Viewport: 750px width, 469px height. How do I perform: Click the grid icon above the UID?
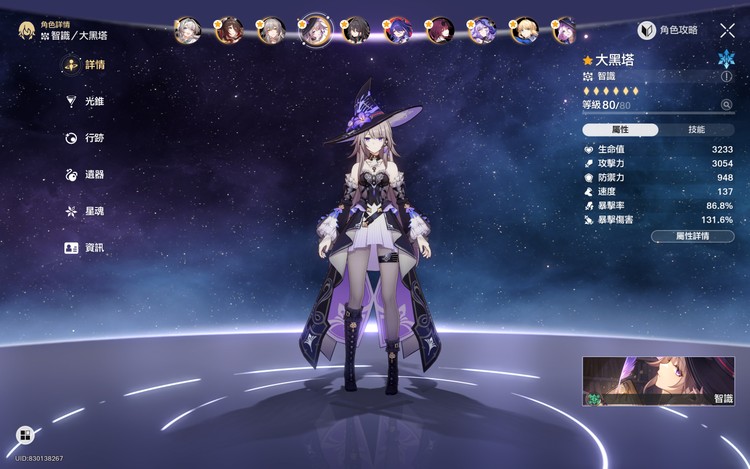click(25, 435)
